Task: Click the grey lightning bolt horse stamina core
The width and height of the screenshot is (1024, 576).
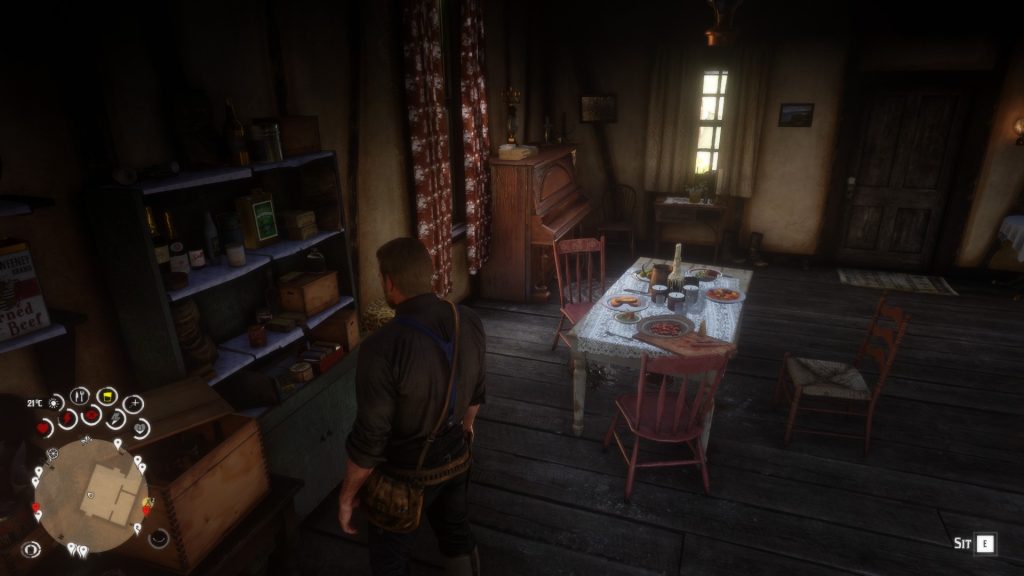Action: pyautogui.click(x=115, y=419)
